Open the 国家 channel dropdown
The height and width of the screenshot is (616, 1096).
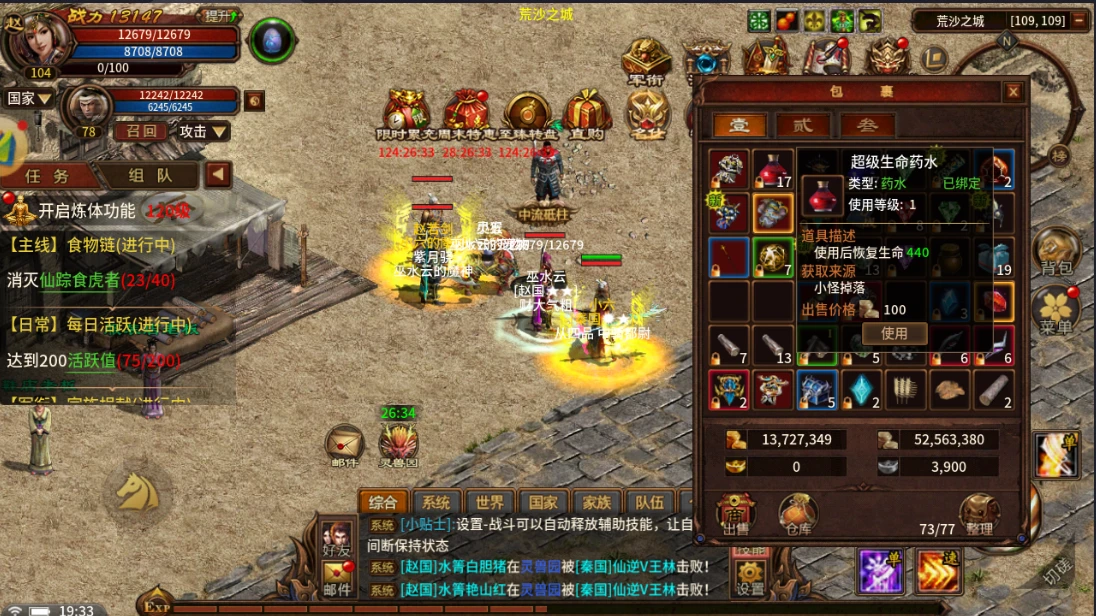pyautogui.click(x=29, y=98)
